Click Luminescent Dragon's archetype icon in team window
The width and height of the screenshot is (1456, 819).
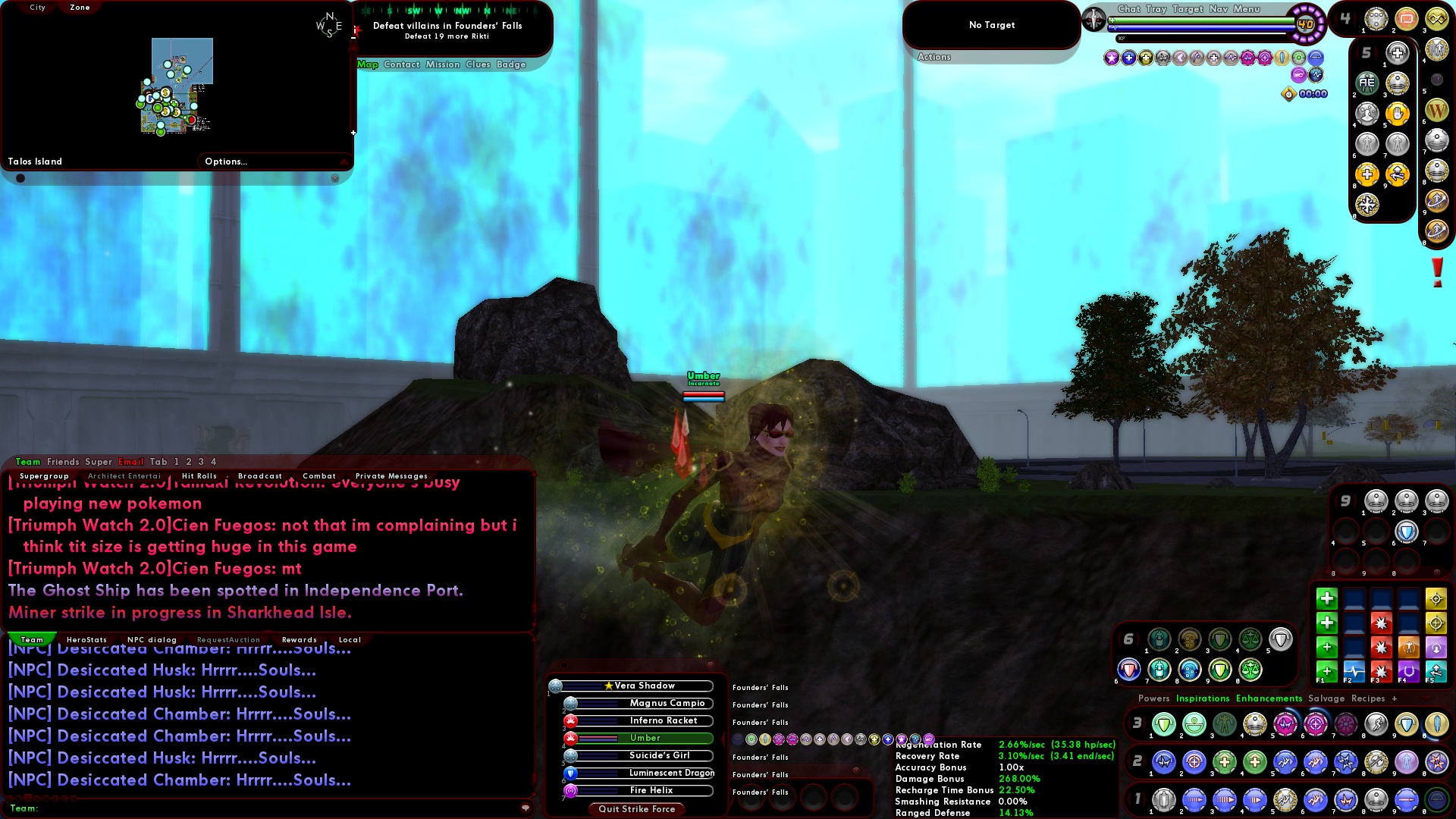tap(570, 773)
